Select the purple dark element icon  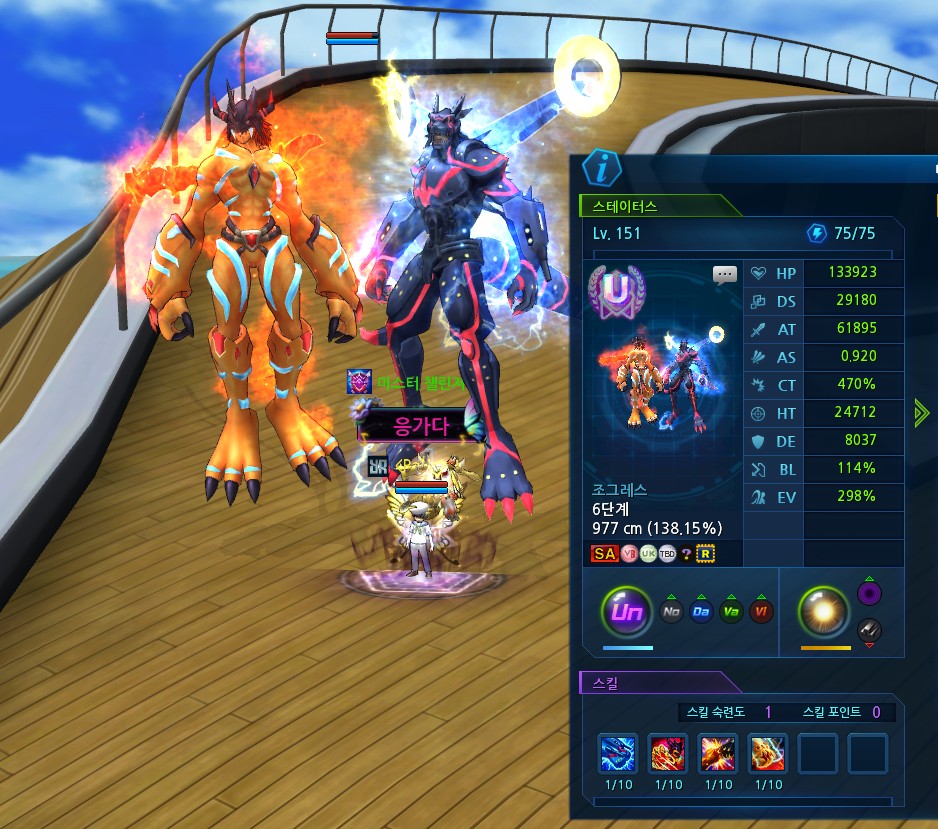click(x=869, y=594)
